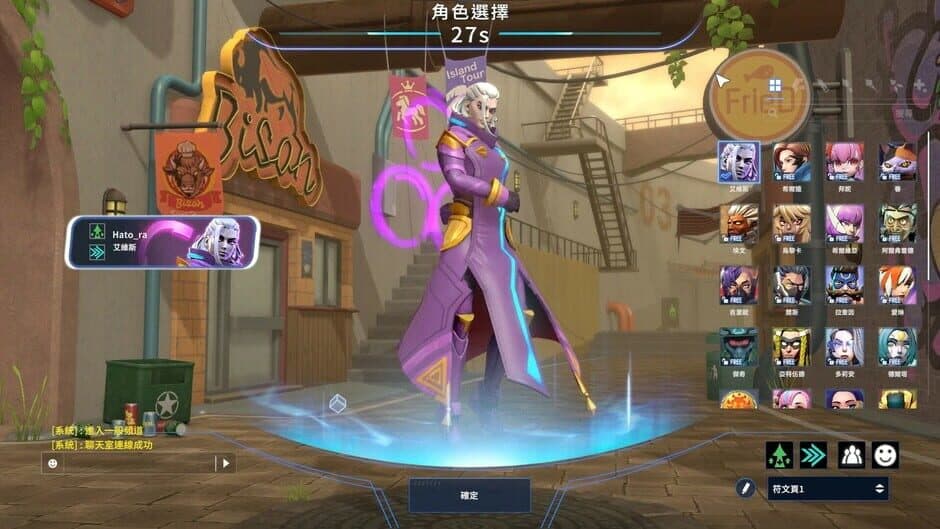
Task: Open the smiley face emote button
Action: pos(885,455)
